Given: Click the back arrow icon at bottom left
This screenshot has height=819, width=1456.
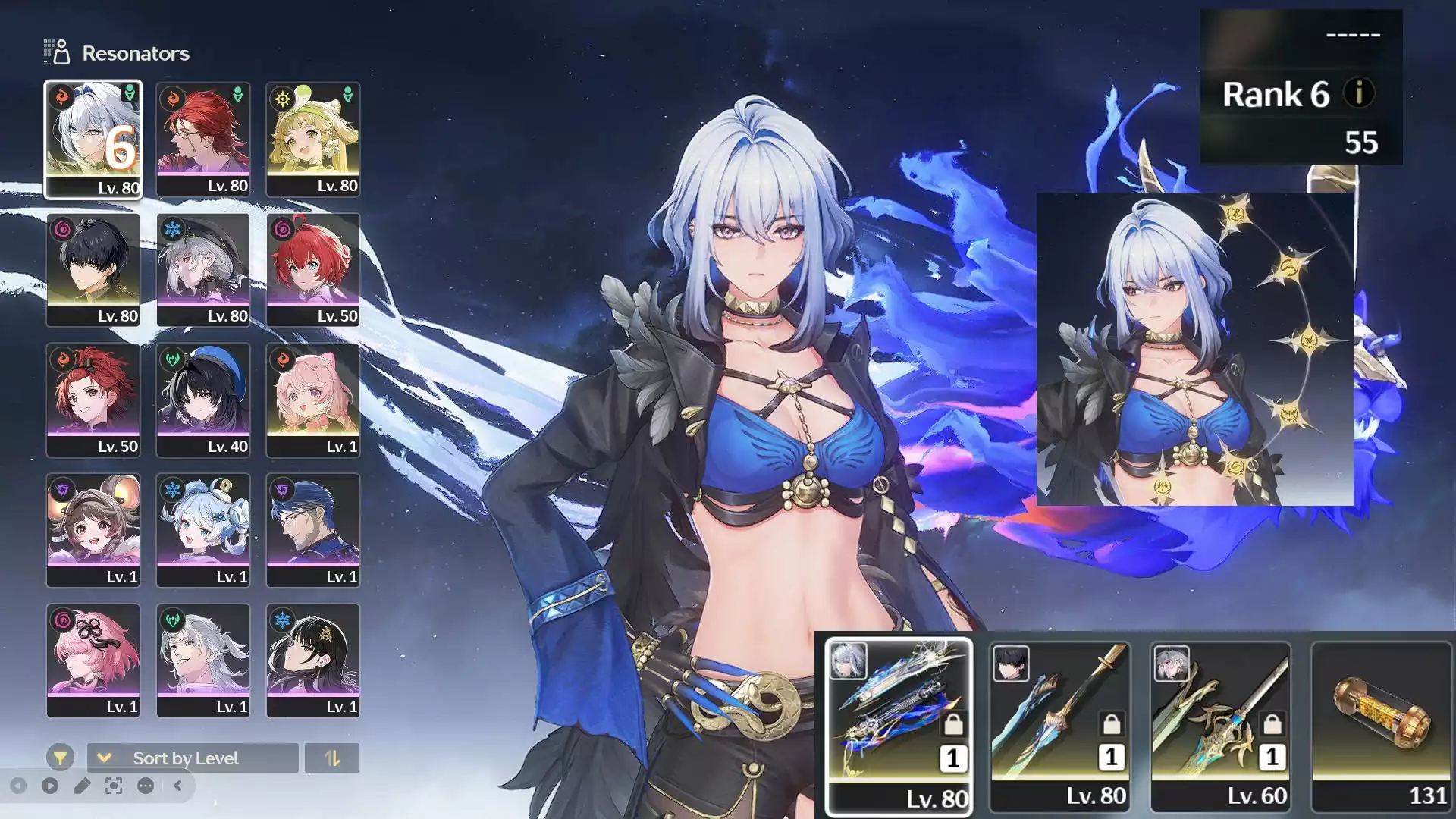Looking at the screenshot, I should (18, 786).
